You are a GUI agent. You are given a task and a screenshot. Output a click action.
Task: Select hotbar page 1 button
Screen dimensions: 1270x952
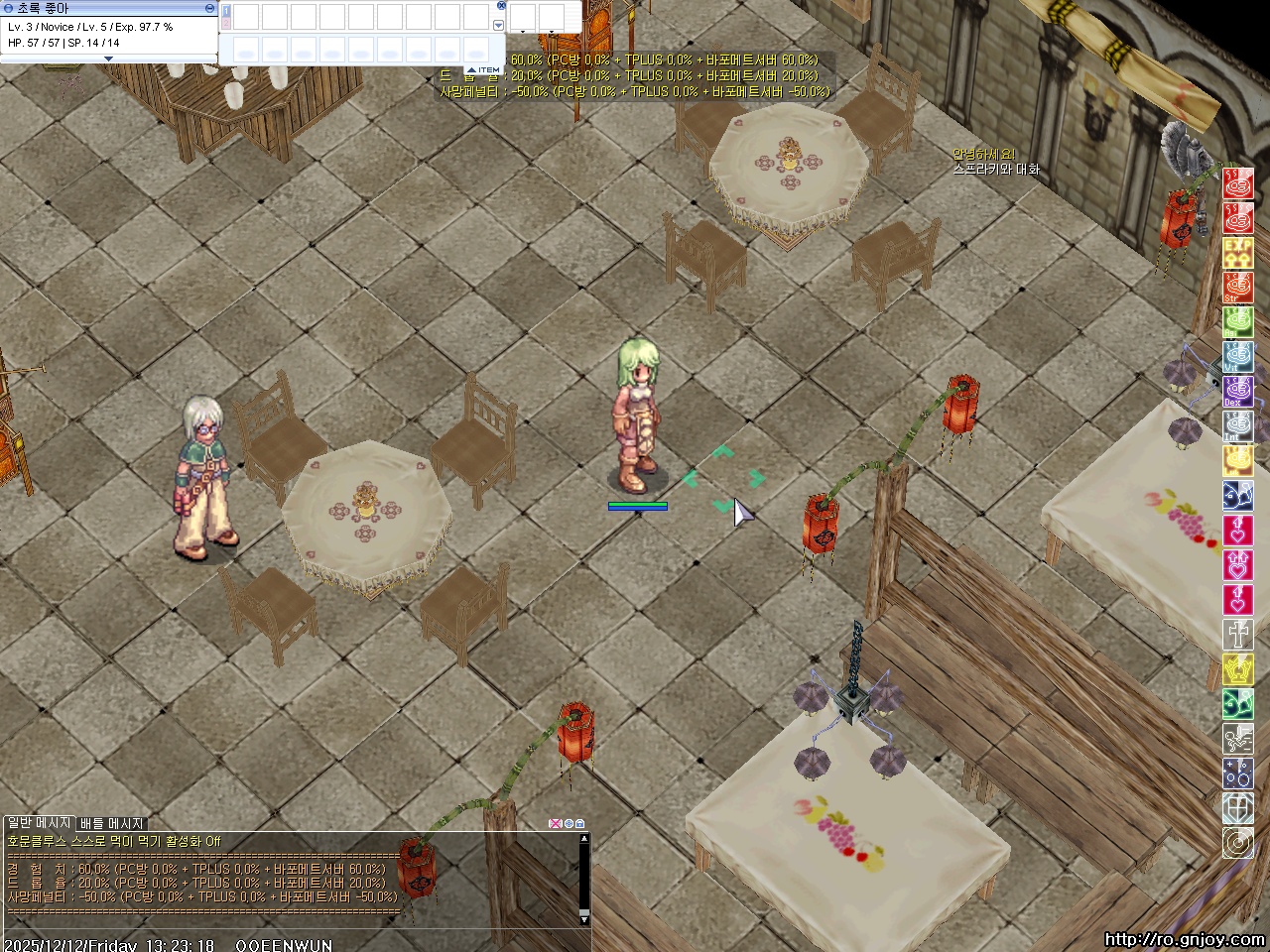226,12
